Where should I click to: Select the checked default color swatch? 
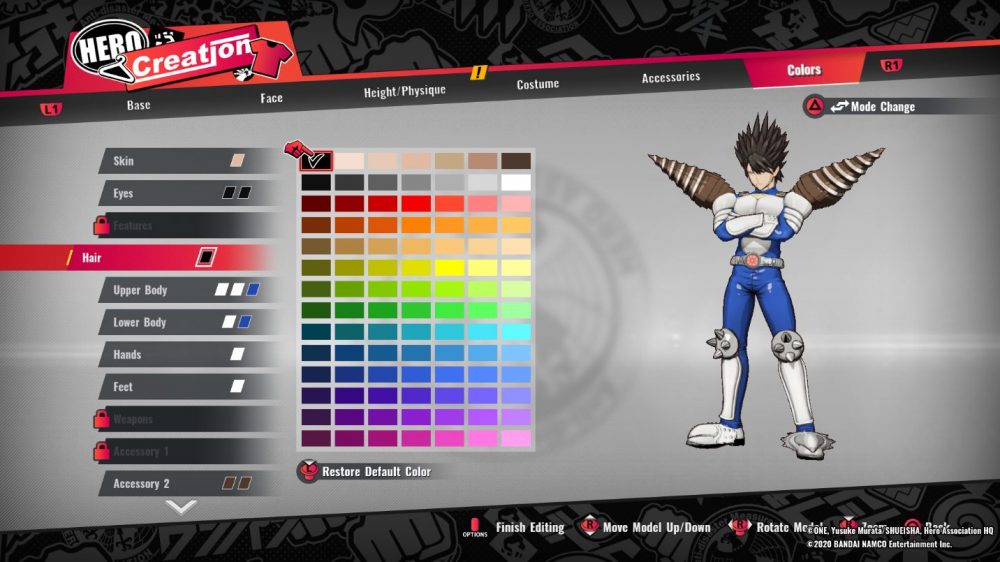tap(316, 160)
